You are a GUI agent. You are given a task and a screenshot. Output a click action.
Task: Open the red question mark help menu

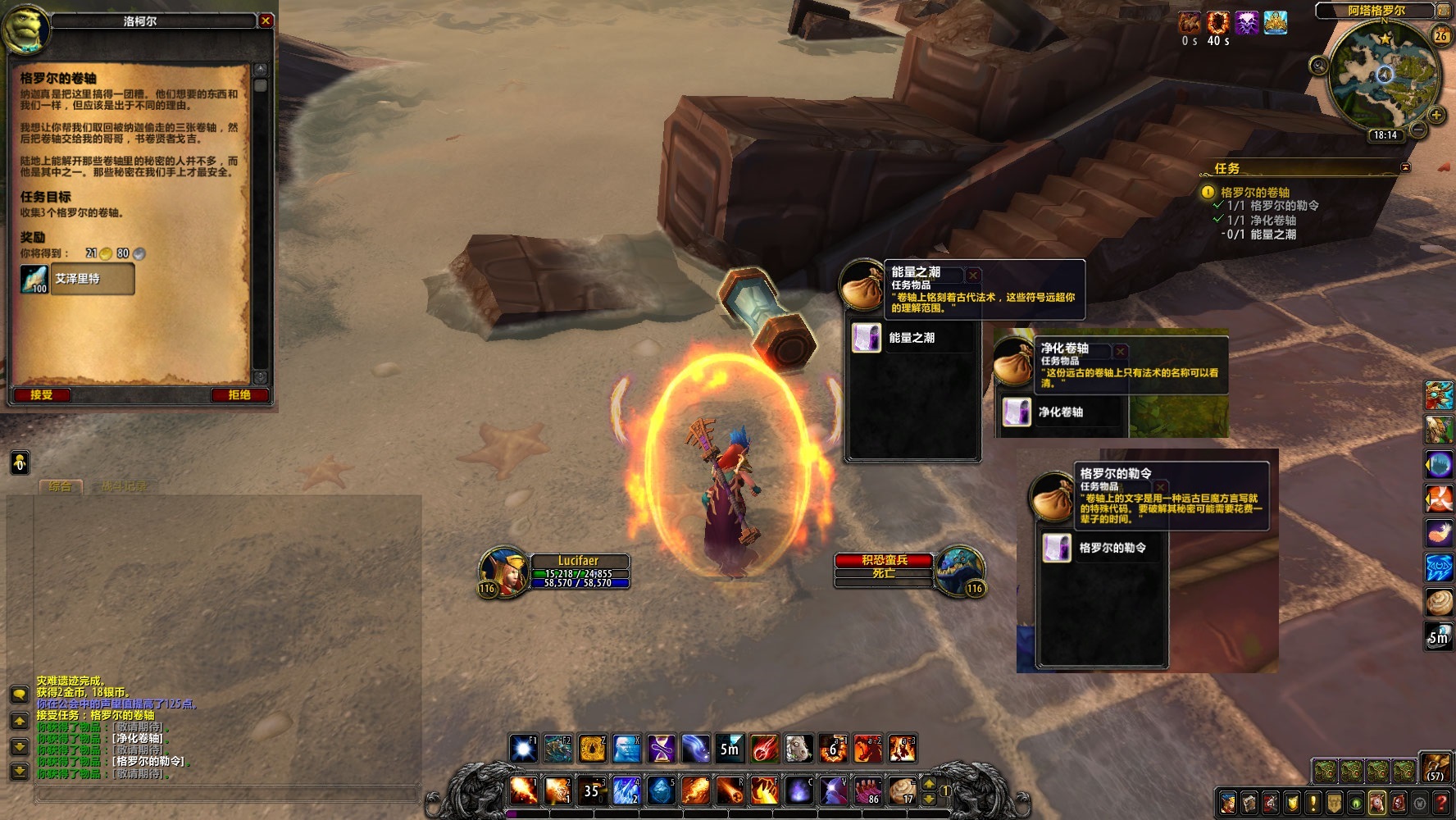click(1441, 802)
